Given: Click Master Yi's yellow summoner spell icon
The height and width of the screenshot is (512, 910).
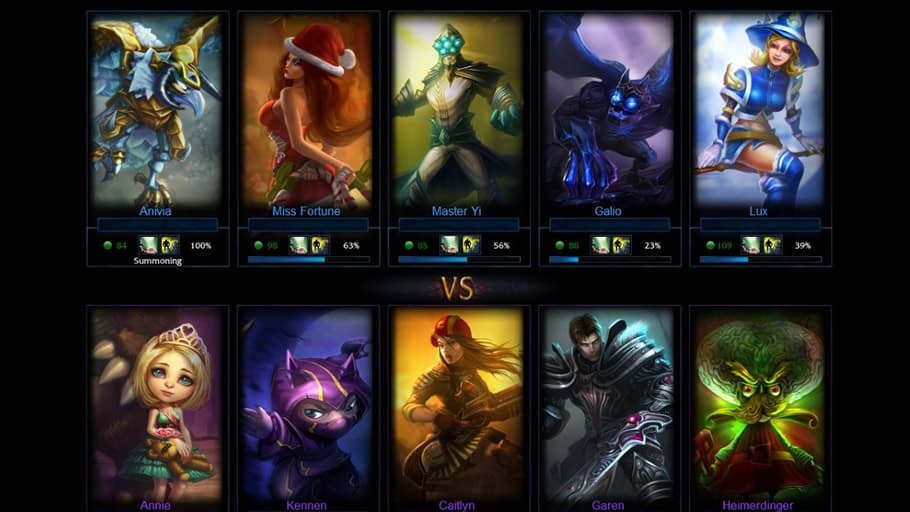Looking at the screenshot, I should click(x=471, y=245).
